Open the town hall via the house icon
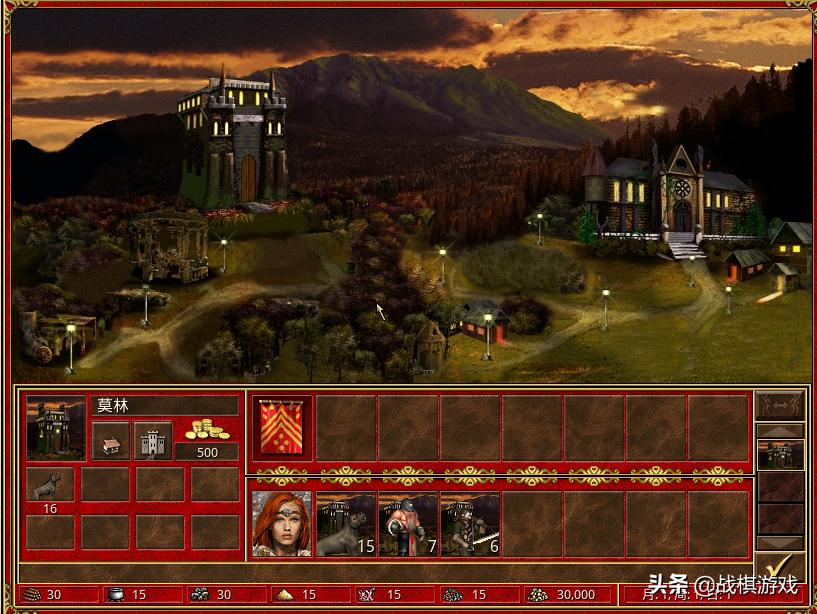 click(111, 440)
